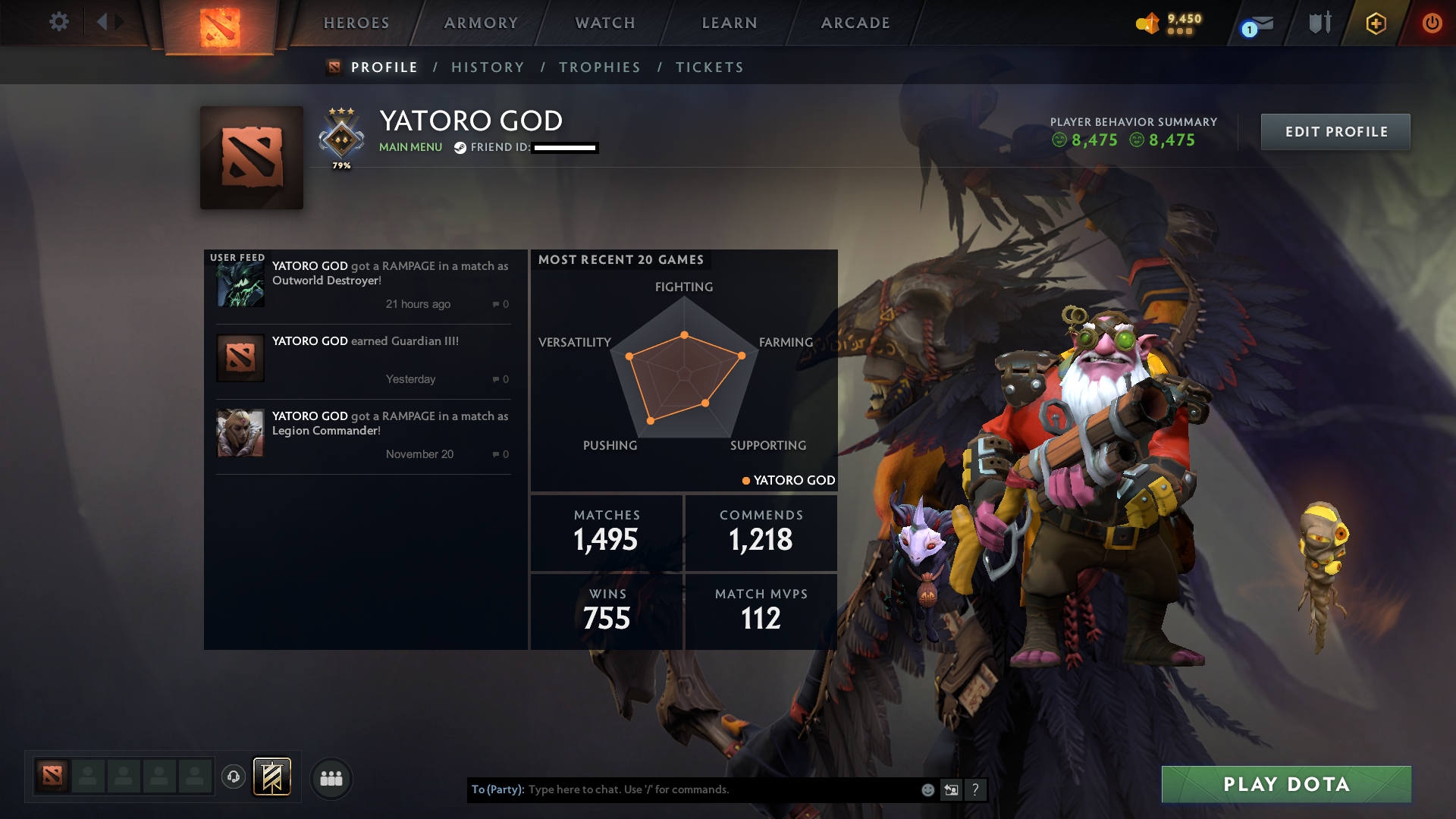
Task: Open the emoticon picker in chat
Action: [927, 789]
